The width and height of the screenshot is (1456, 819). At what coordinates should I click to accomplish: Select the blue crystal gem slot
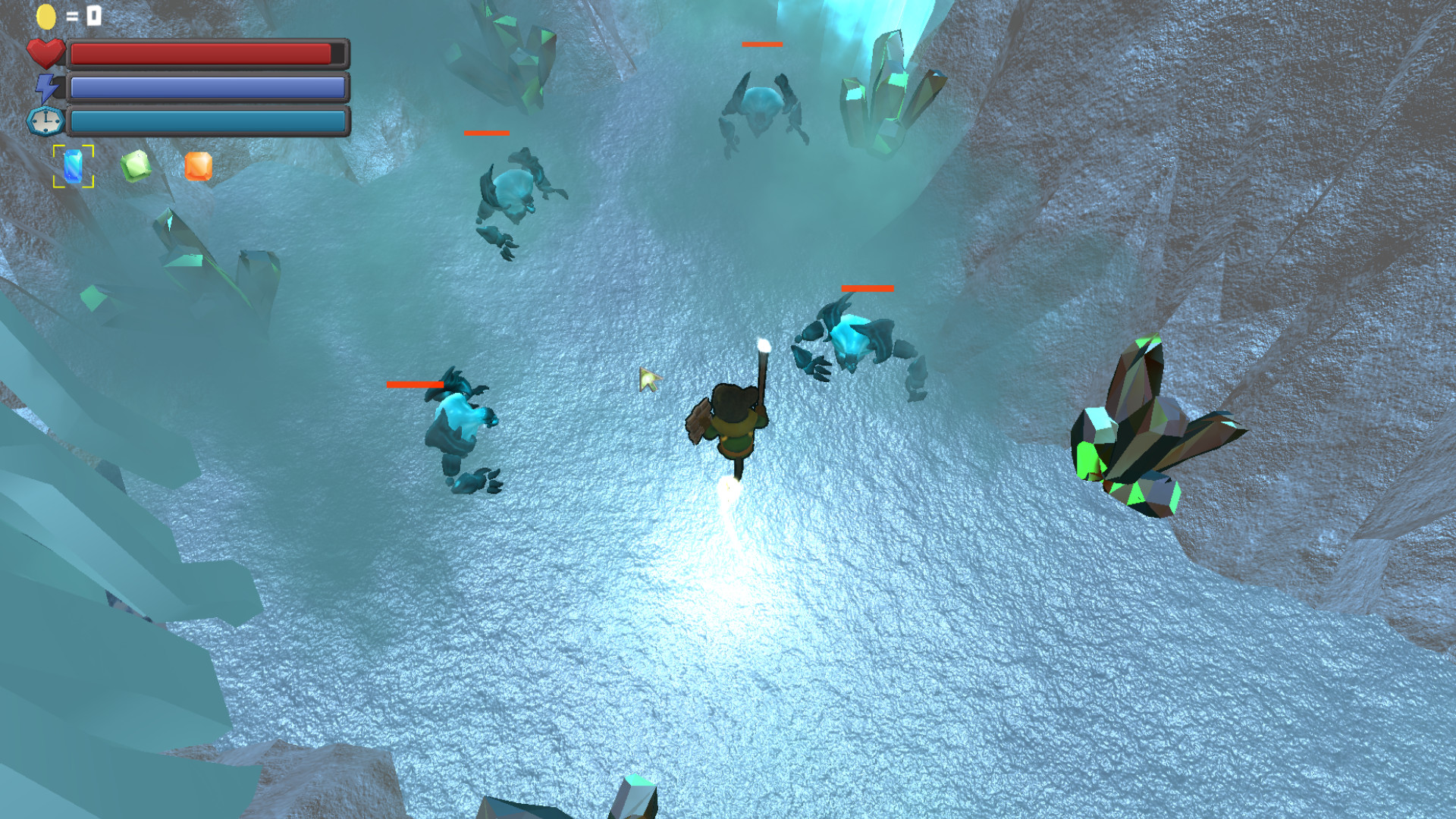click(x=74, y=166)
